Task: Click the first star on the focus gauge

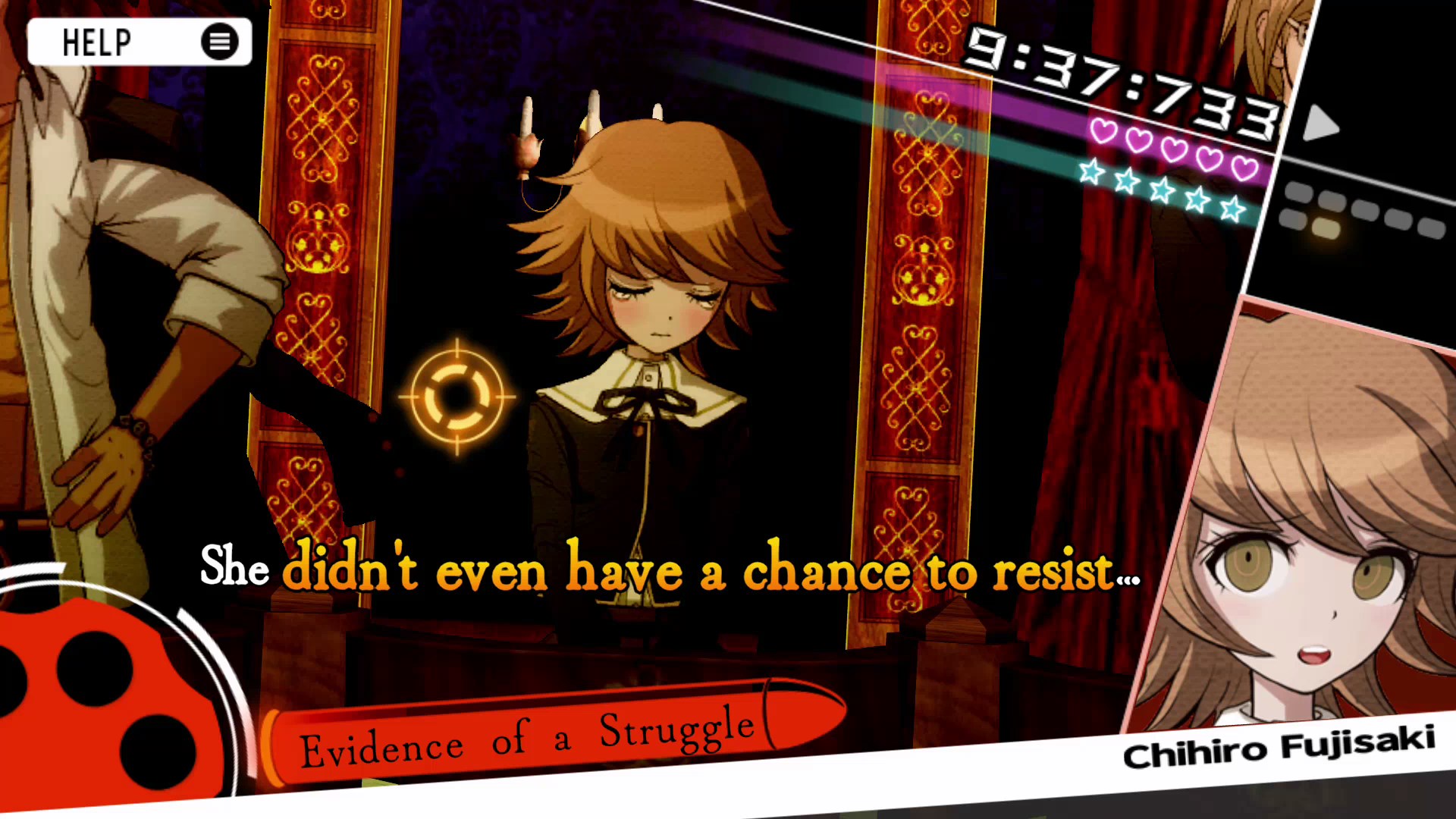Action: (1090, 172)
